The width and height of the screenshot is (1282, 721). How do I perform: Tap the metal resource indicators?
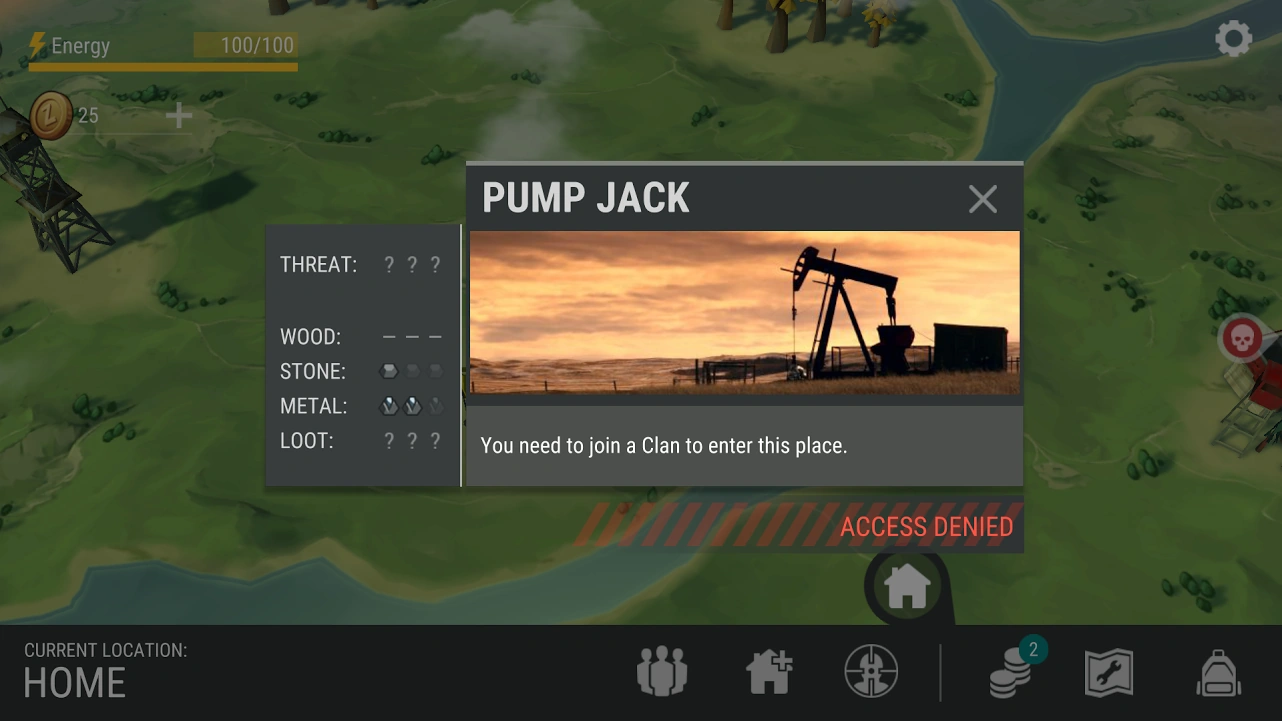pyautogui.click(x=411, y=405)
